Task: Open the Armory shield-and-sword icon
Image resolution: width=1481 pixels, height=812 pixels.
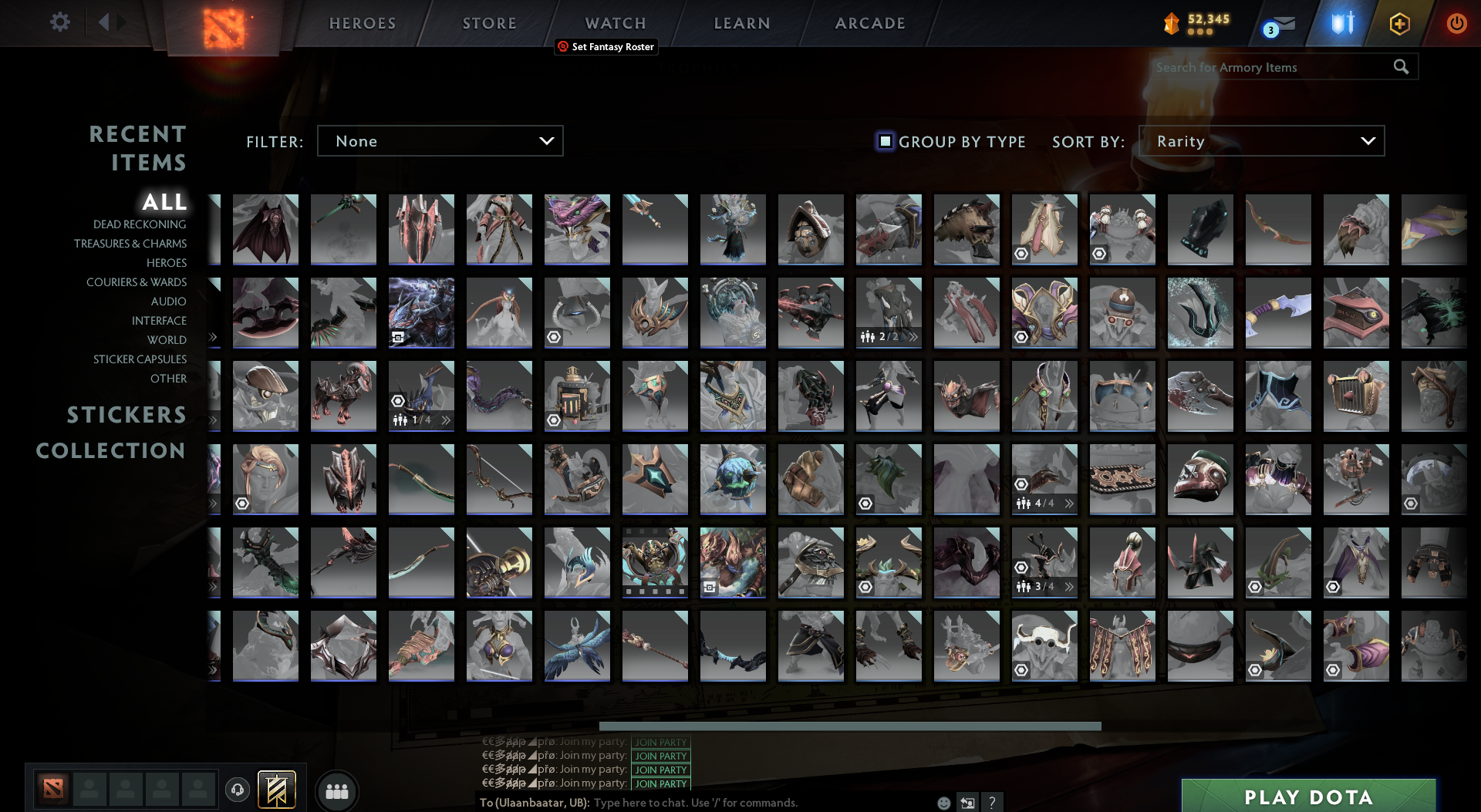Action: [1341, 23]
